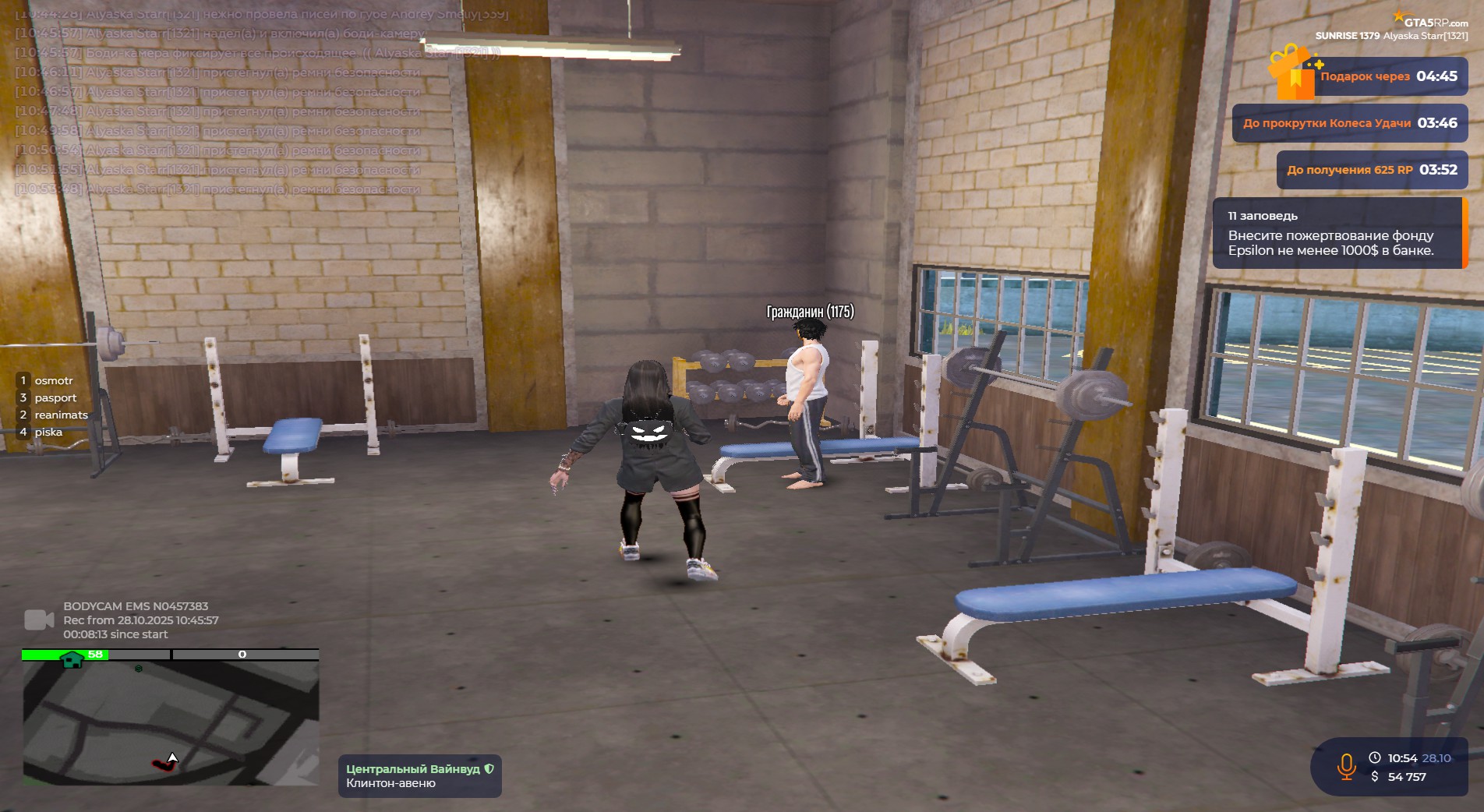1484x812 pixels.
Task: Select the 625 RP reward timer panel
Action: (1371, 170)
